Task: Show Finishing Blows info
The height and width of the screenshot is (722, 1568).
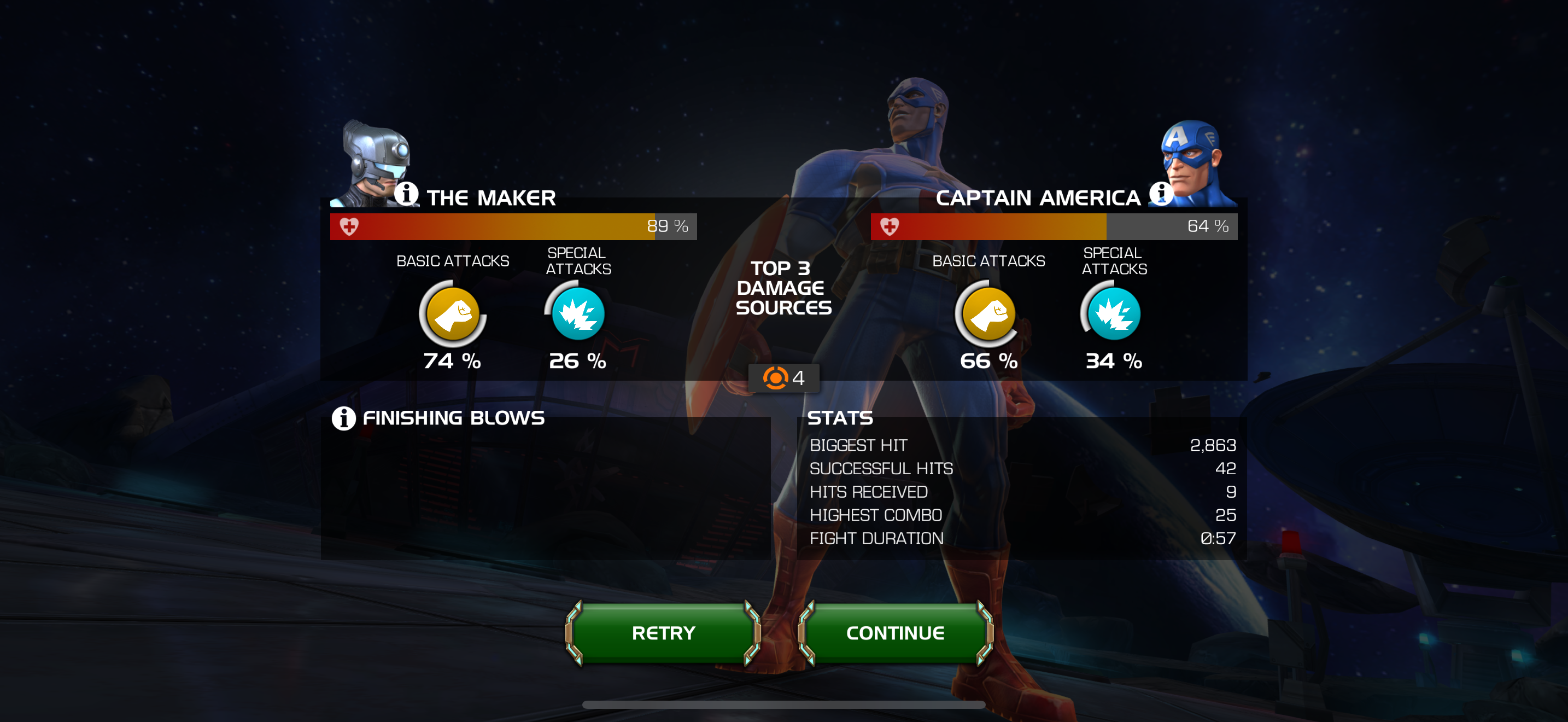Action: pos(343,418)
